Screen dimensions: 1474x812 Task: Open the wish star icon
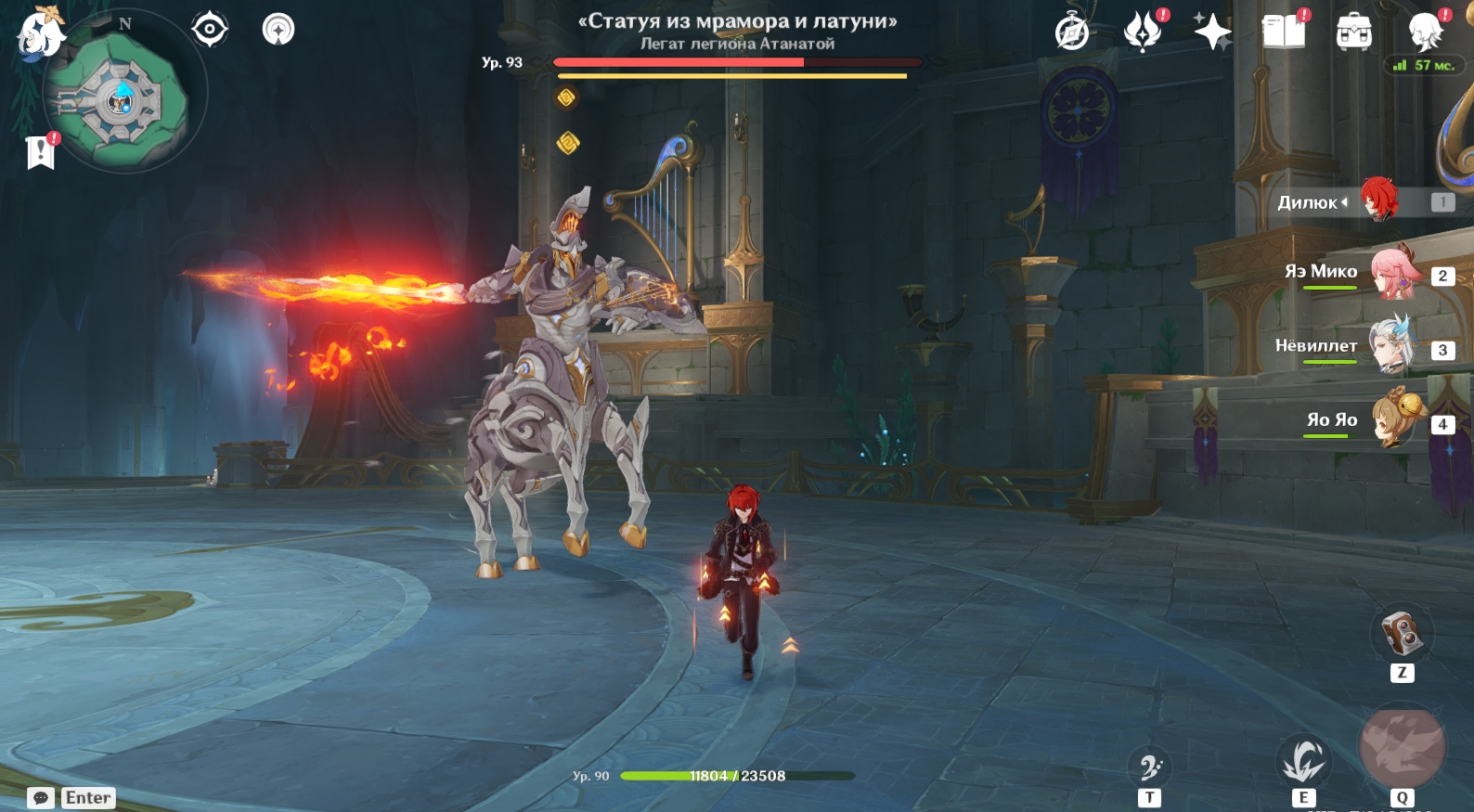click(x=1212, y=32)
